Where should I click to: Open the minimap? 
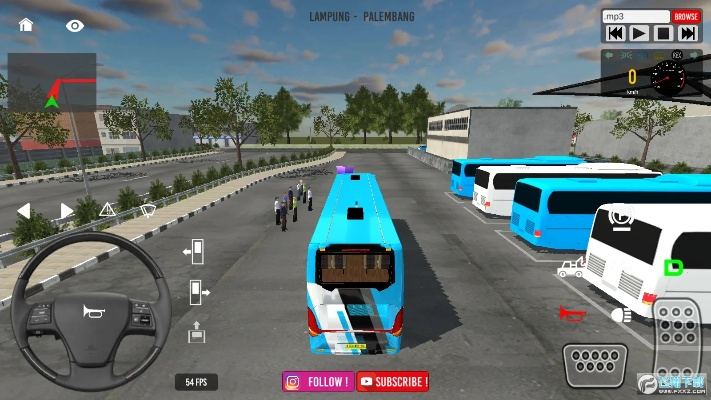click(x=52, y=81)
